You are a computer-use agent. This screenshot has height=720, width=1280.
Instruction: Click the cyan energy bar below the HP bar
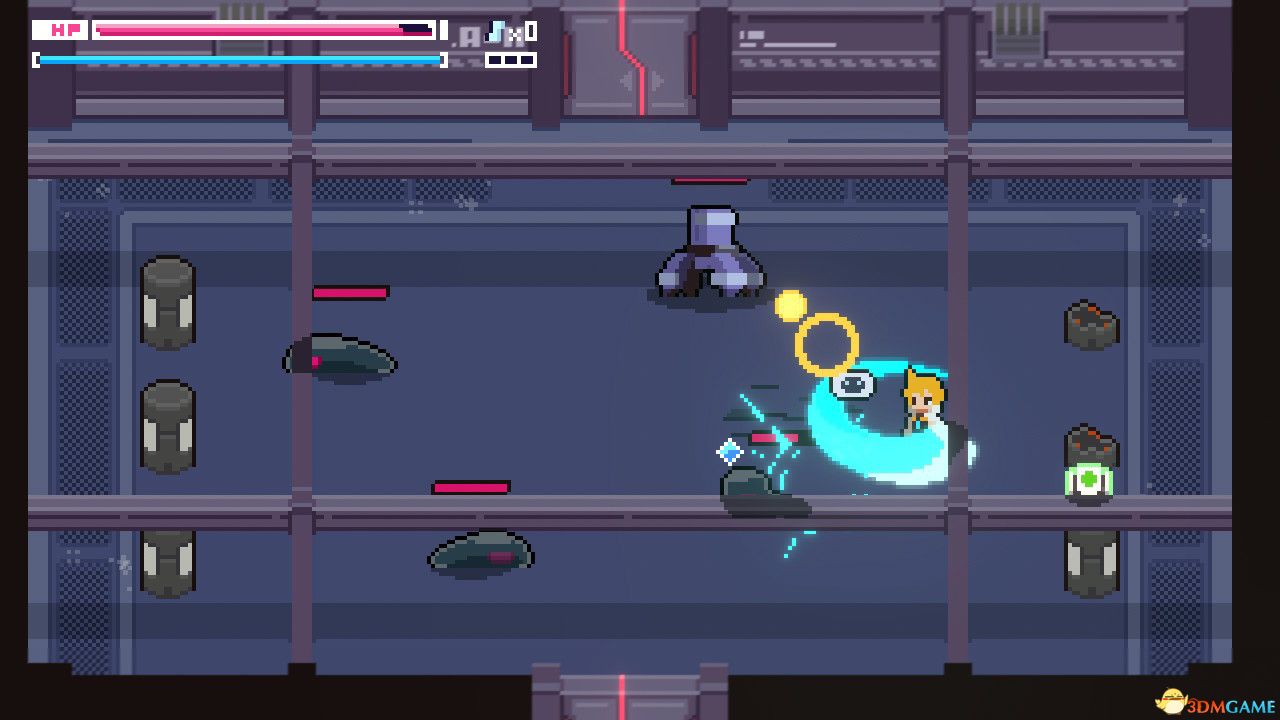[240, 59]
